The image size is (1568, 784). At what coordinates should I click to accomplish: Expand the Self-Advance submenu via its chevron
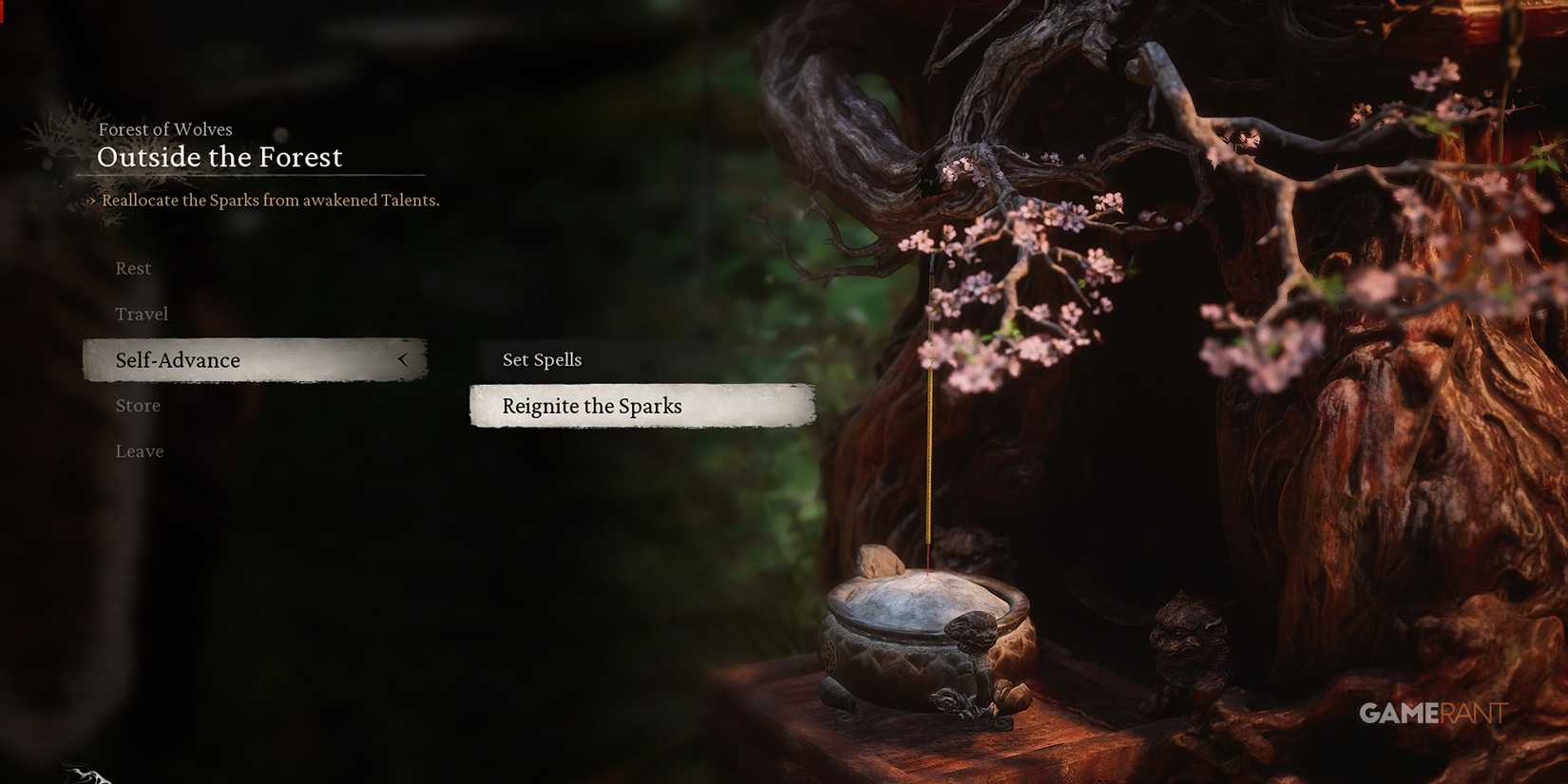tap(403, 360)
